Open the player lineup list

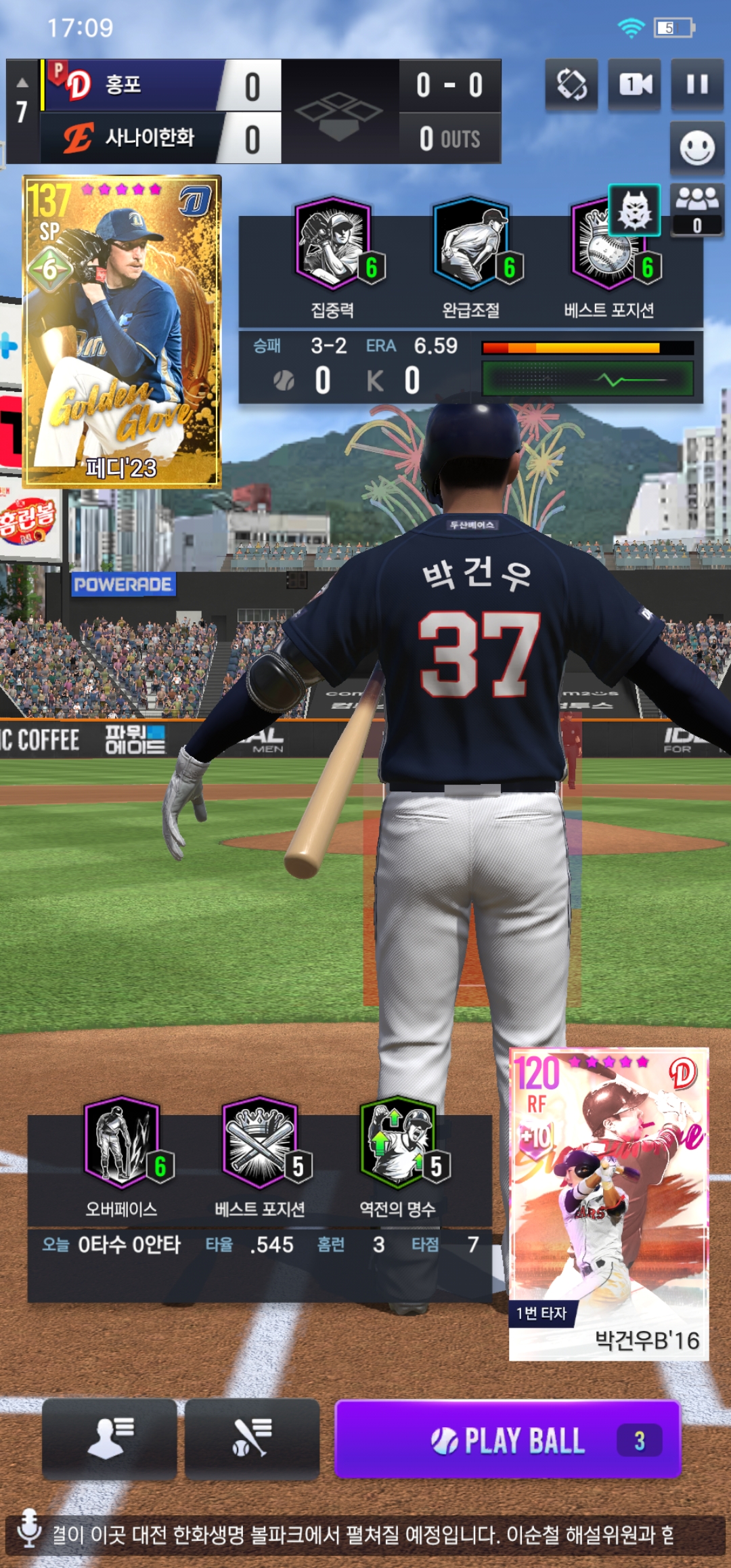pyautogui.click(x=110, y=1439)
